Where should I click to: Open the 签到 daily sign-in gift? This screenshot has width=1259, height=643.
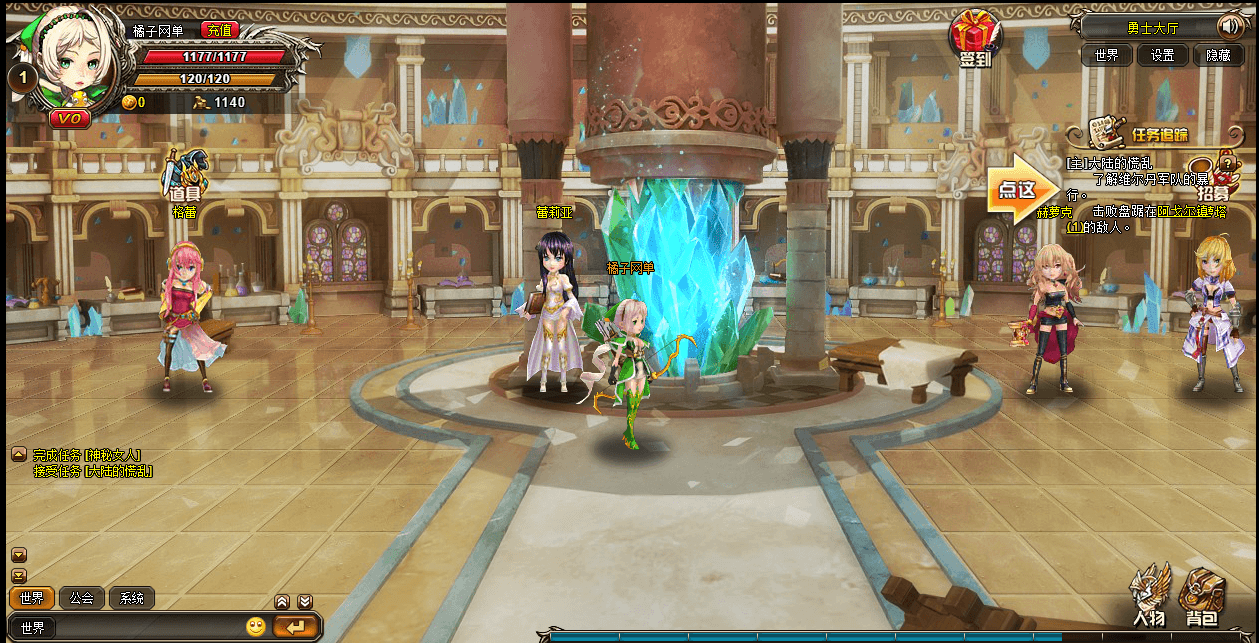tap(973, 40)
